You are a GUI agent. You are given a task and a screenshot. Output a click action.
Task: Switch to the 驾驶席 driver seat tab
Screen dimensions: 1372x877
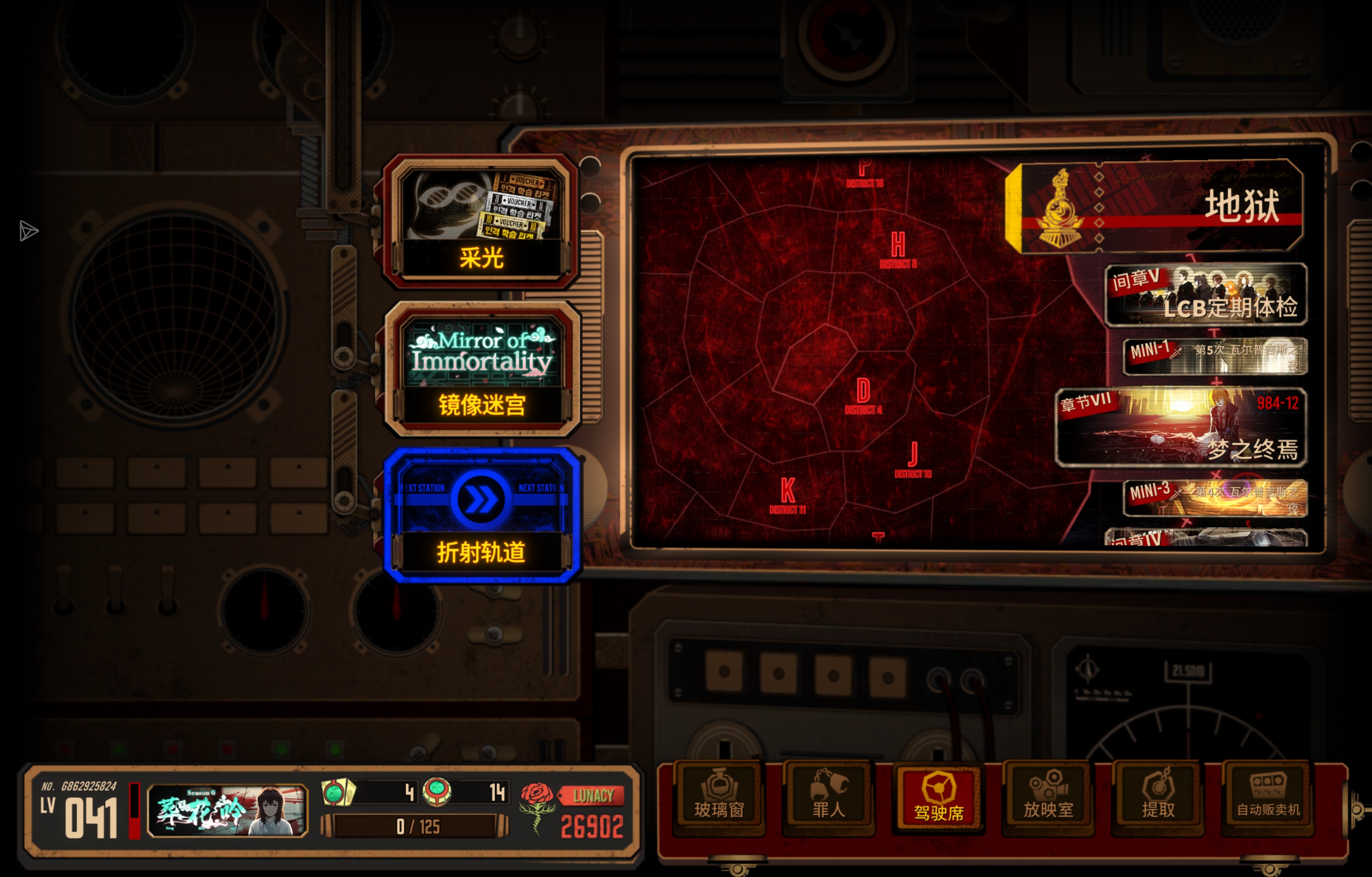(938, 796)
